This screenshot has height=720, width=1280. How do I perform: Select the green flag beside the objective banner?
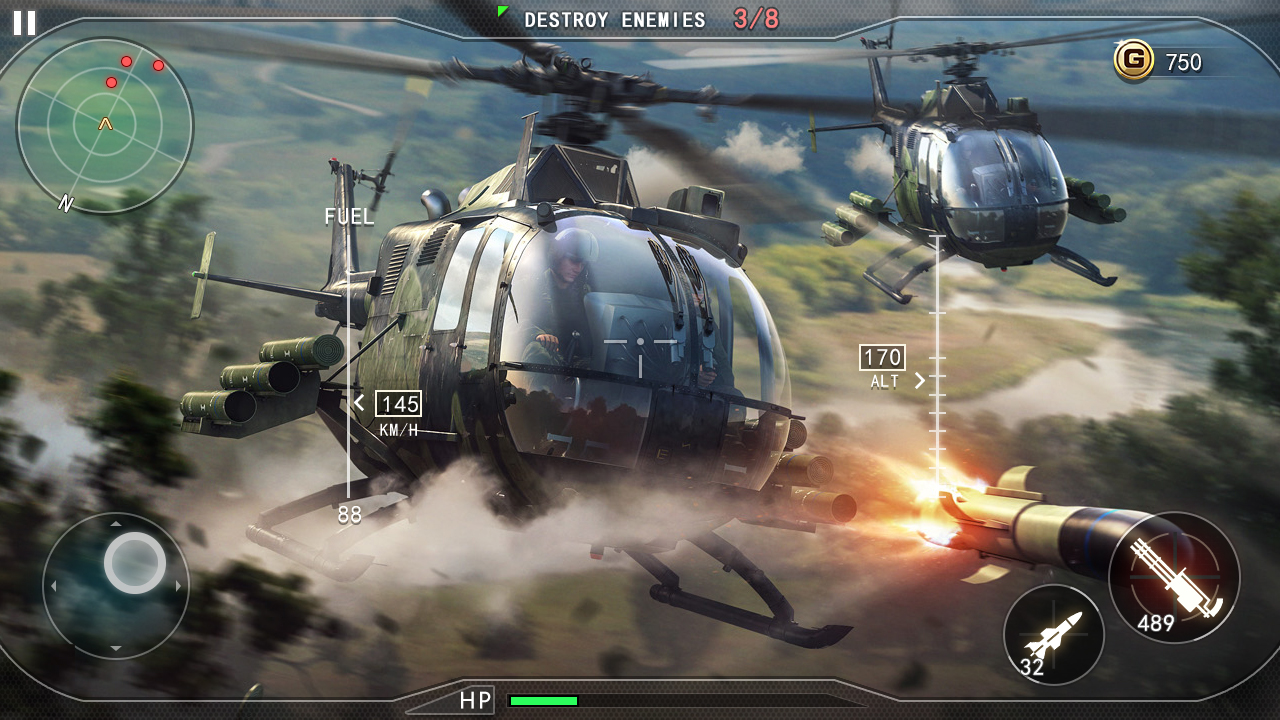click(501, 12)
